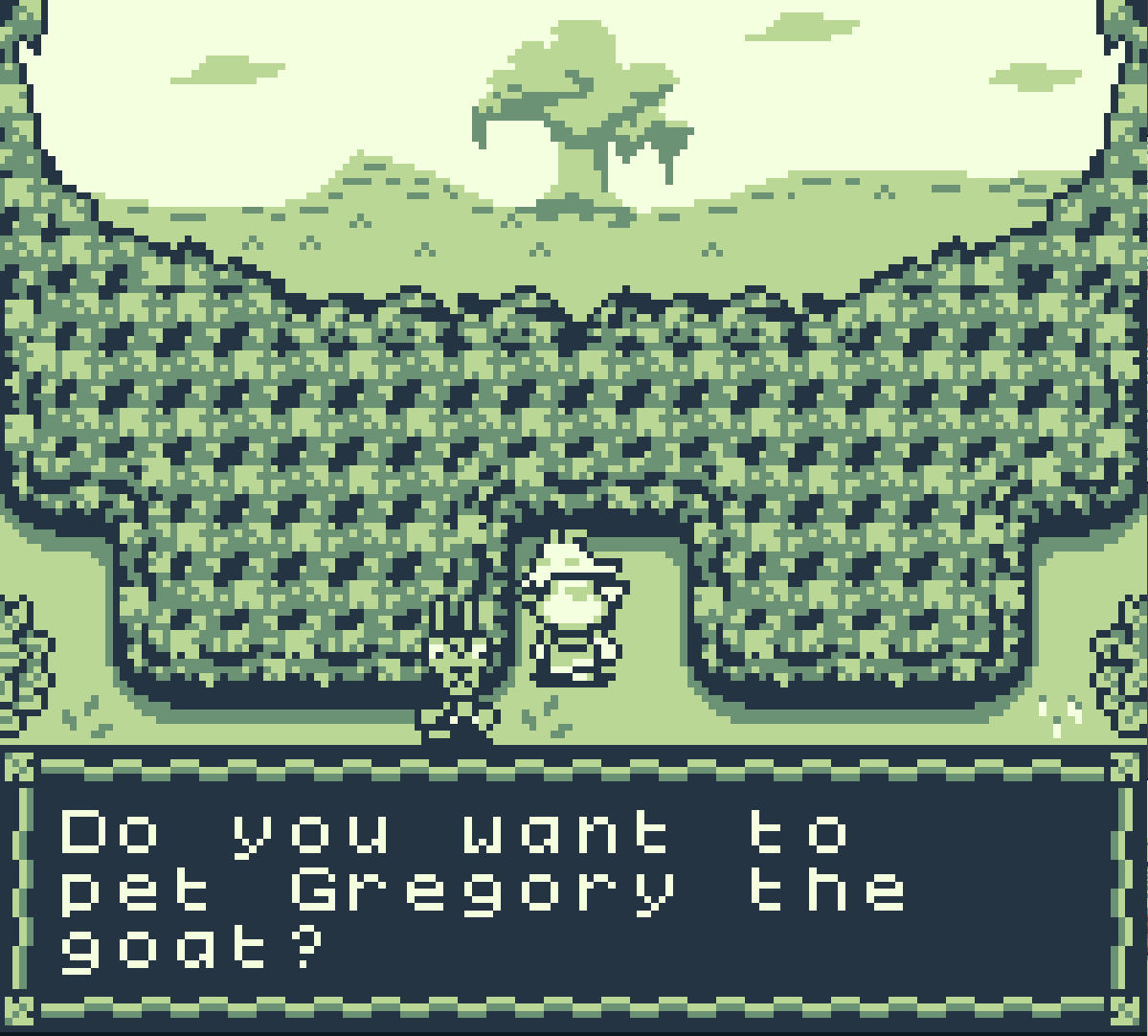Viewport: 1148px width, 1036px height.
Task: Advance the Gregory the goat dialogue box
Action: pos(574,890)
